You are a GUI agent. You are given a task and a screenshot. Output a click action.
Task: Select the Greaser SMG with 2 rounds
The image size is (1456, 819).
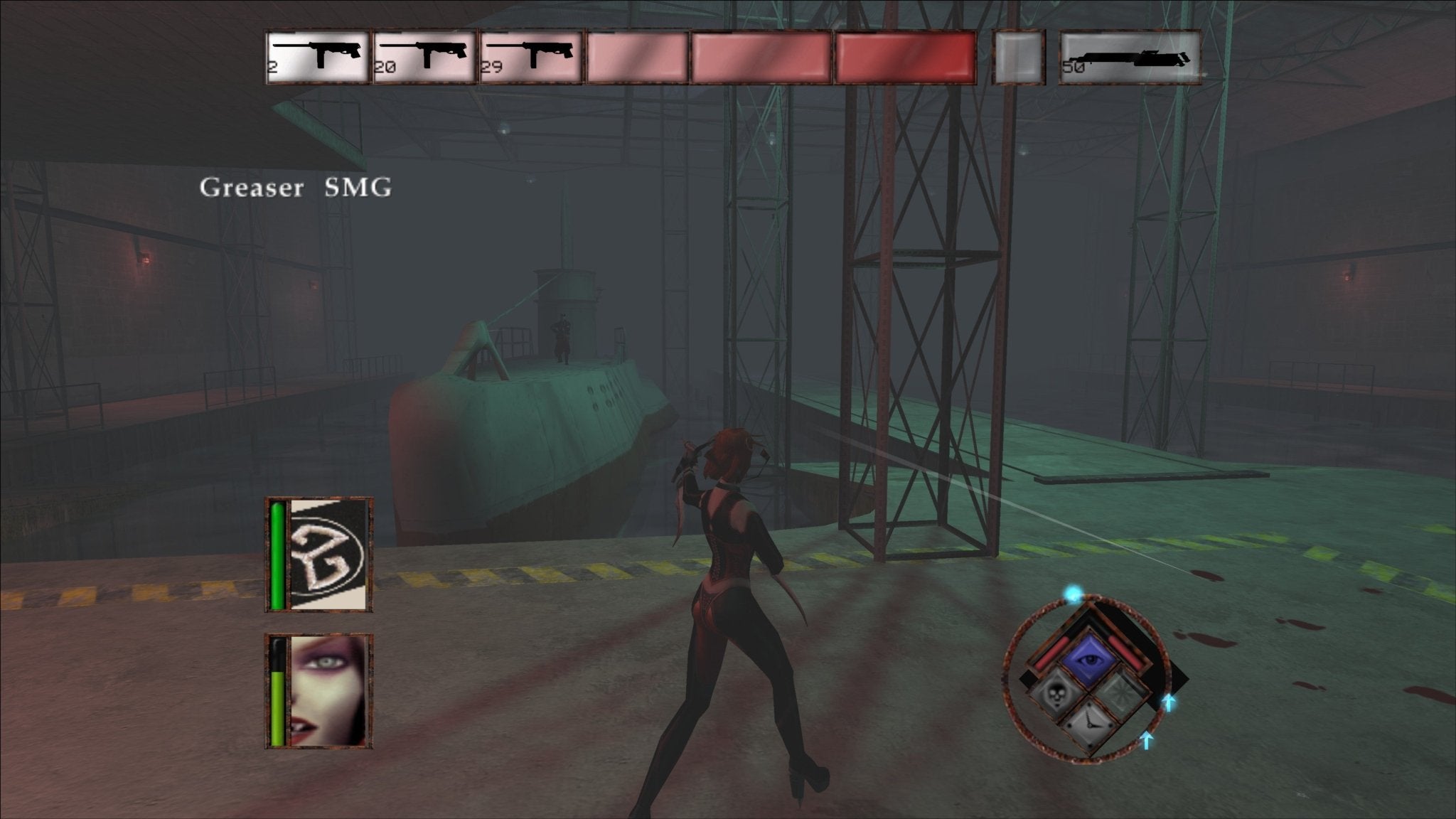click(316, 55)
